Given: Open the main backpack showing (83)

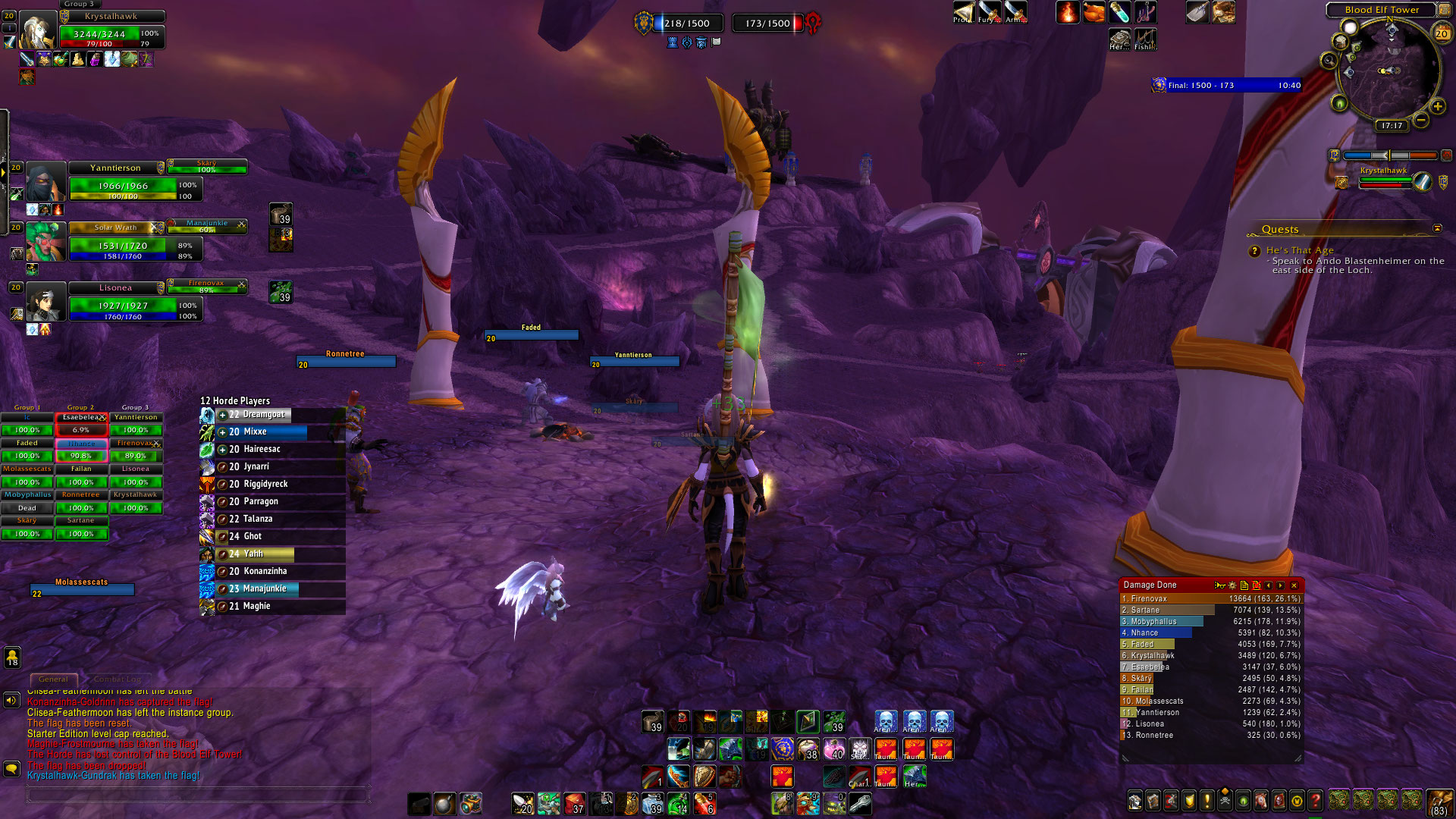Looking at the screenshot, I should (x=1439, y=803).
